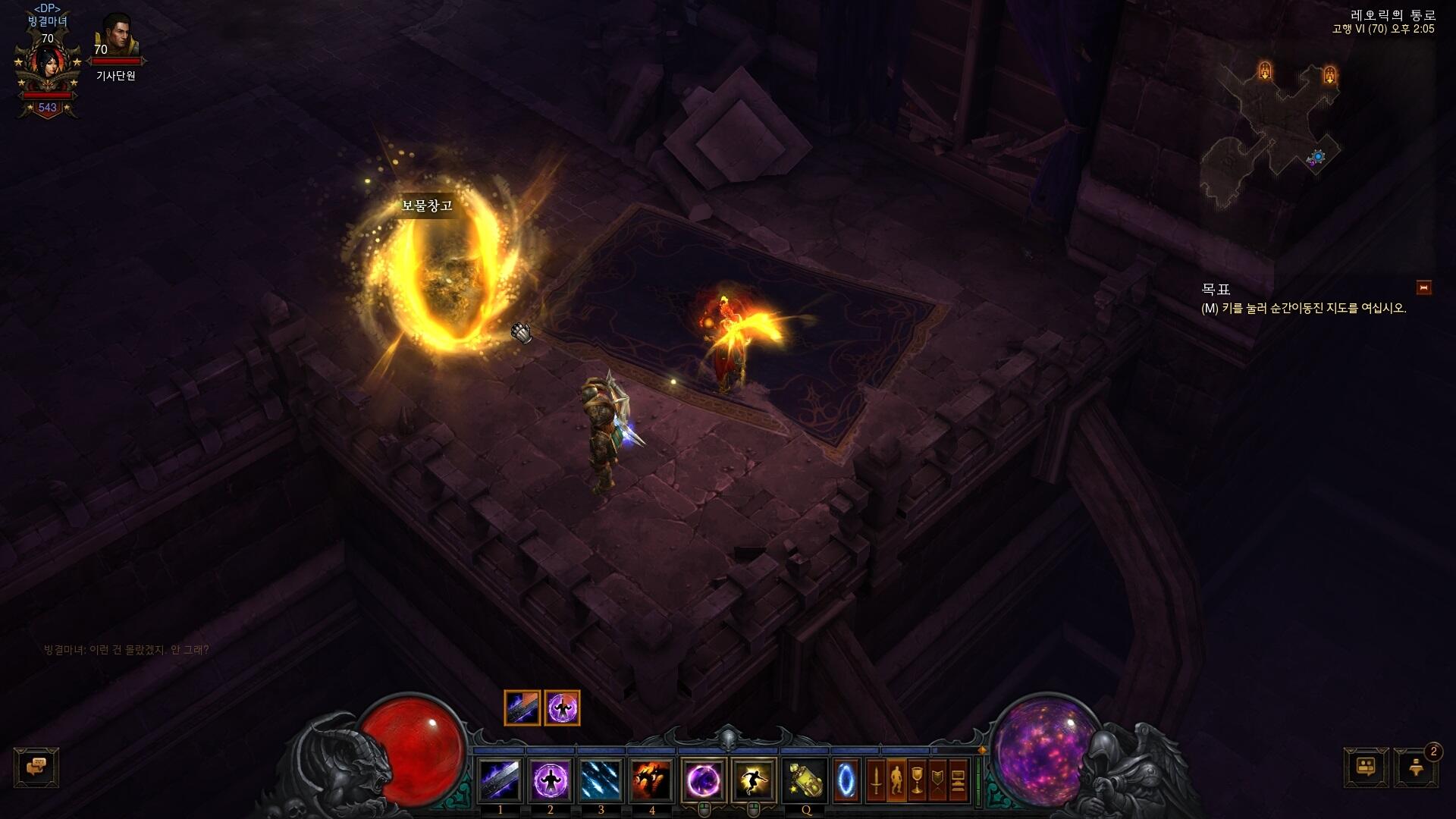This screenshot has width=1456, height=819.
Task: Open the notification button showing badge 2
Action: (x=1416, y=767)
